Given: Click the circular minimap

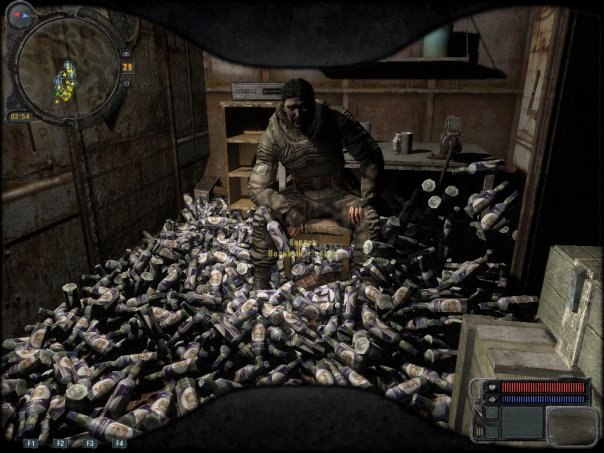Looking at the screenshot, I should click(67, 68).
